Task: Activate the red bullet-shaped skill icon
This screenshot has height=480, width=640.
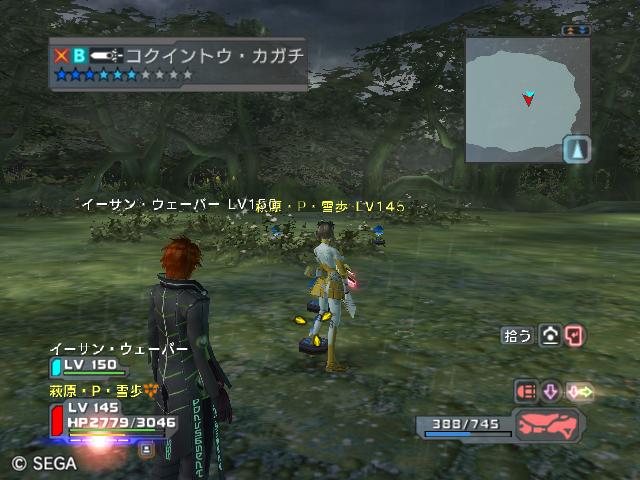Action: click(526, 391)
